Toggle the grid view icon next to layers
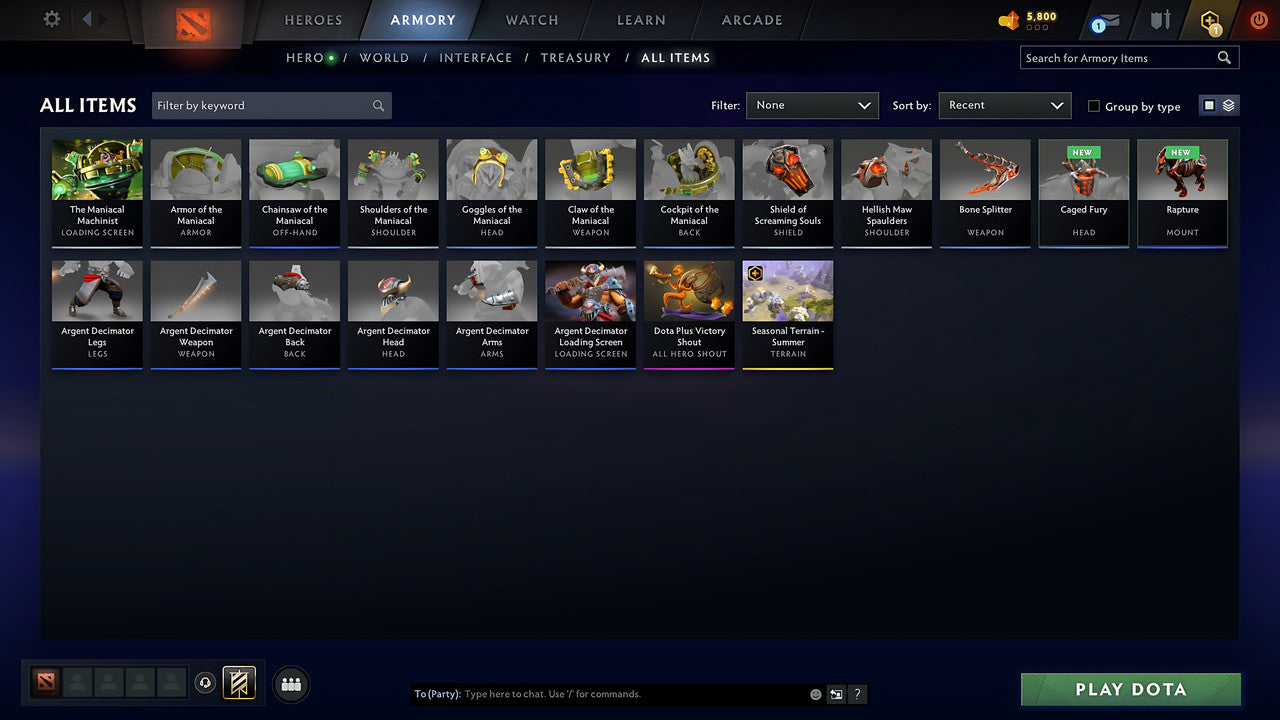This screenshot has height=720, width=1280. click(x=1209, y=105)
